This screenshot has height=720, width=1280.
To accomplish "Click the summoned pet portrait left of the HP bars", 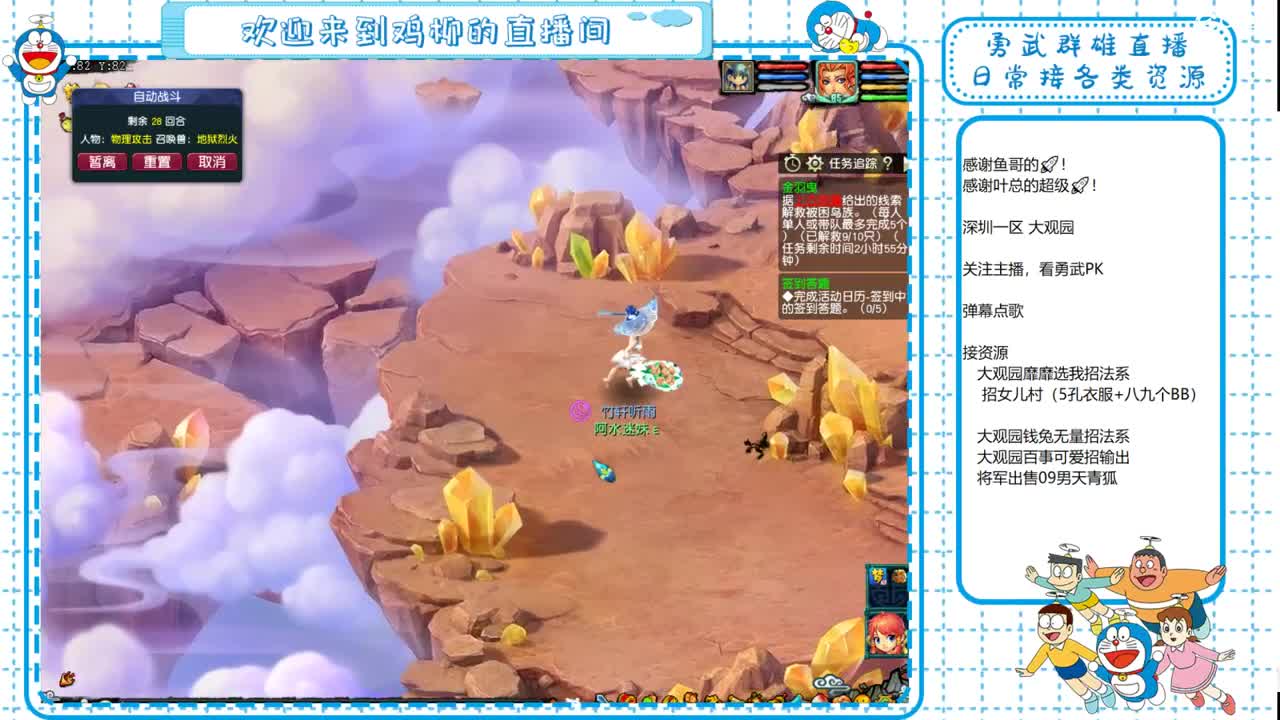I will click(x=736, y=77).
